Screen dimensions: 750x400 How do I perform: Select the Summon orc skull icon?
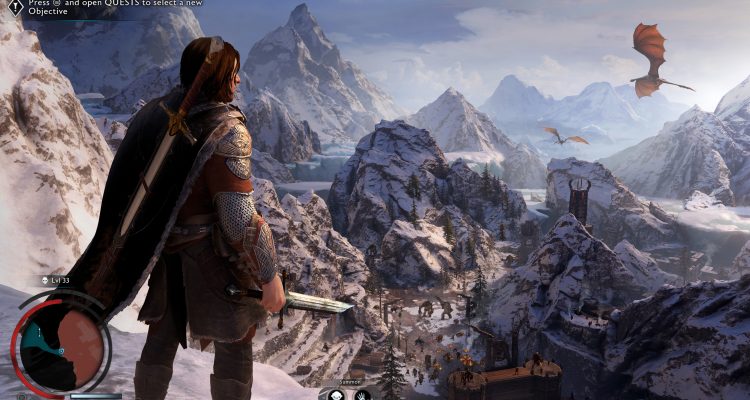(337, 394)
